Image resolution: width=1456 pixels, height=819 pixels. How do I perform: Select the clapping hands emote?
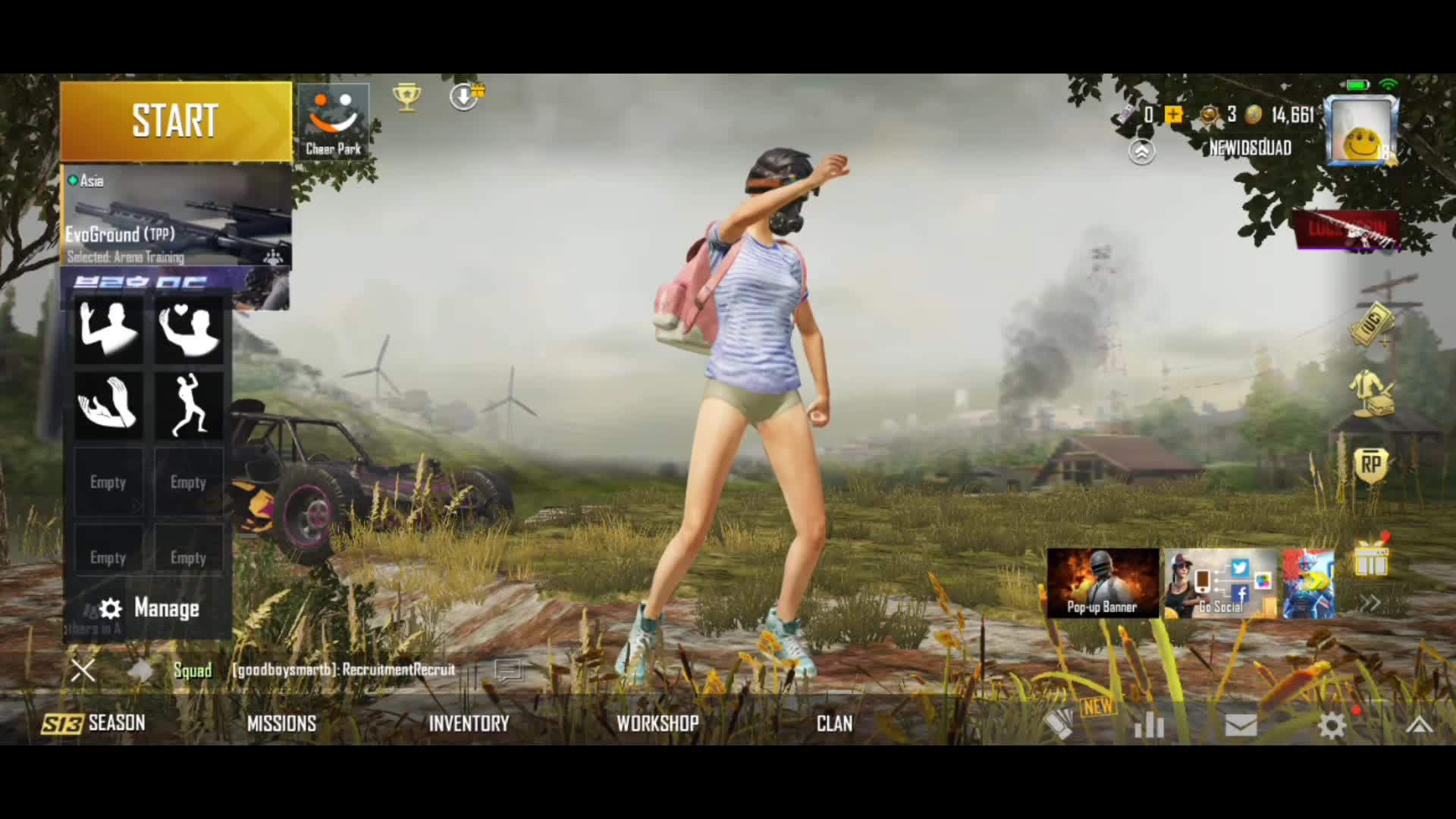tap(108, 403)
